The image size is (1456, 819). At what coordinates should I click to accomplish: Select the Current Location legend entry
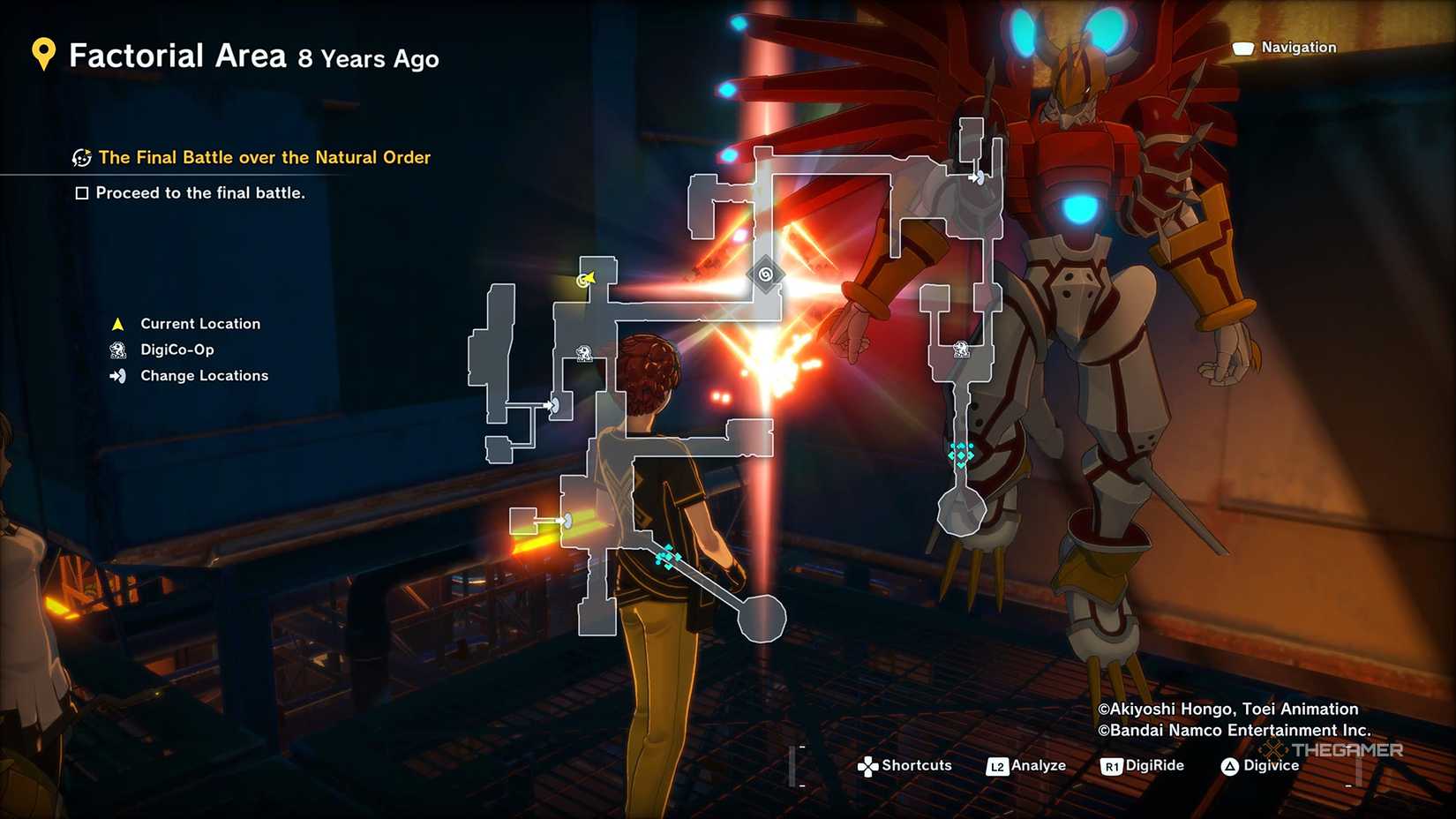[x=199, y=324]
